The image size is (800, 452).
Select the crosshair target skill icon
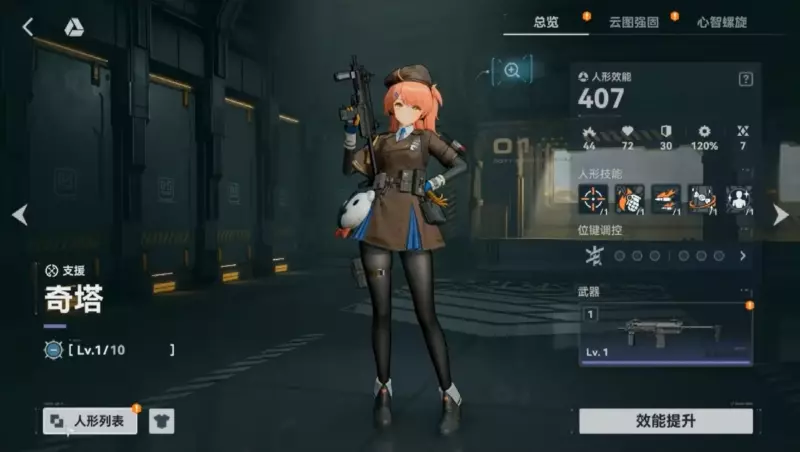tap(593, 199)
